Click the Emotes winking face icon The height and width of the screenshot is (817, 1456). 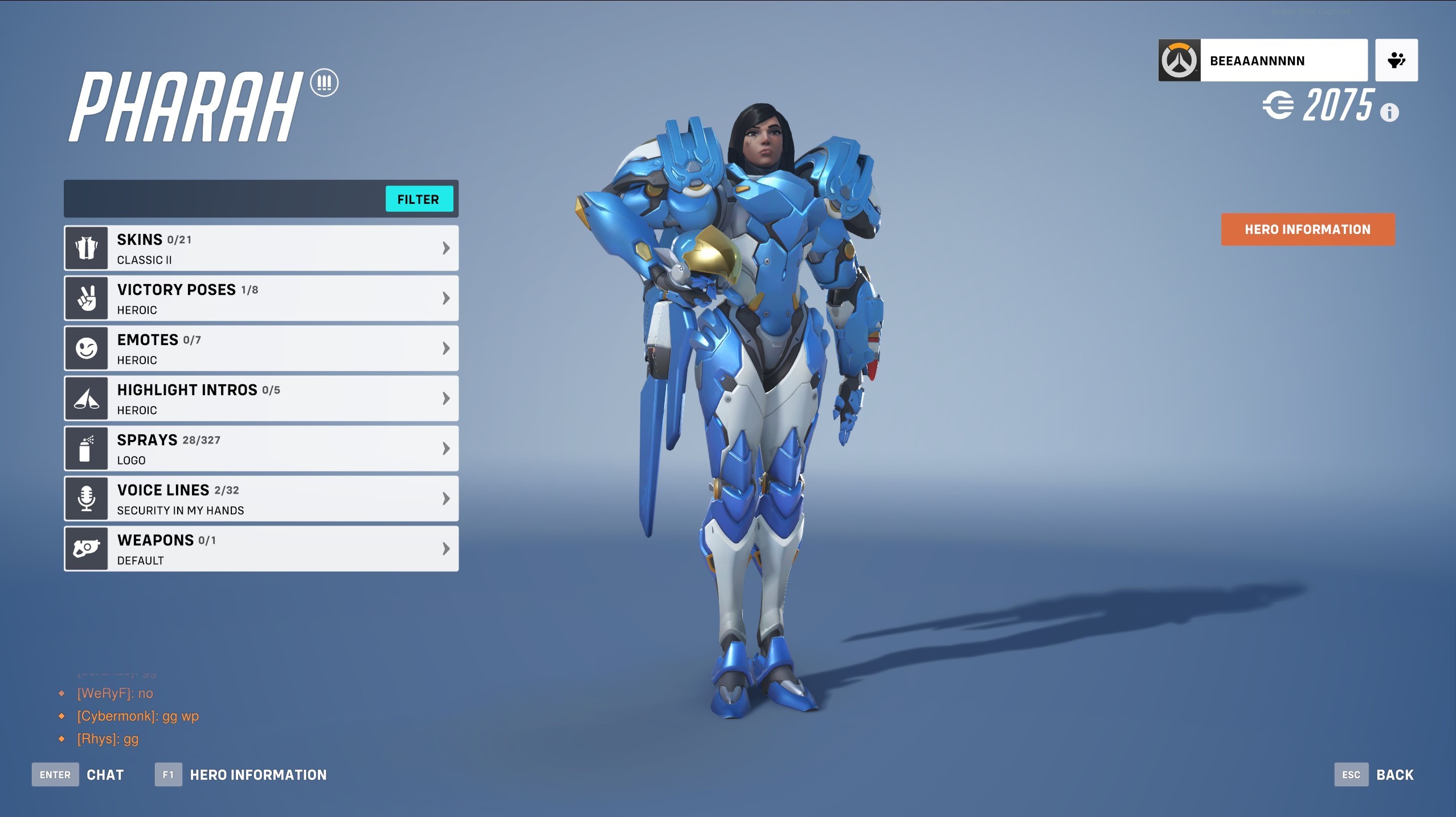[x=86, y=348]
